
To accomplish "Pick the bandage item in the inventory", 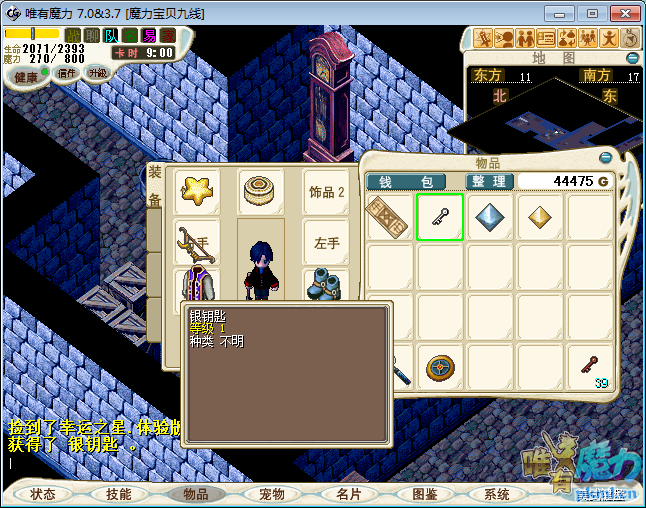I will [387, 218].
